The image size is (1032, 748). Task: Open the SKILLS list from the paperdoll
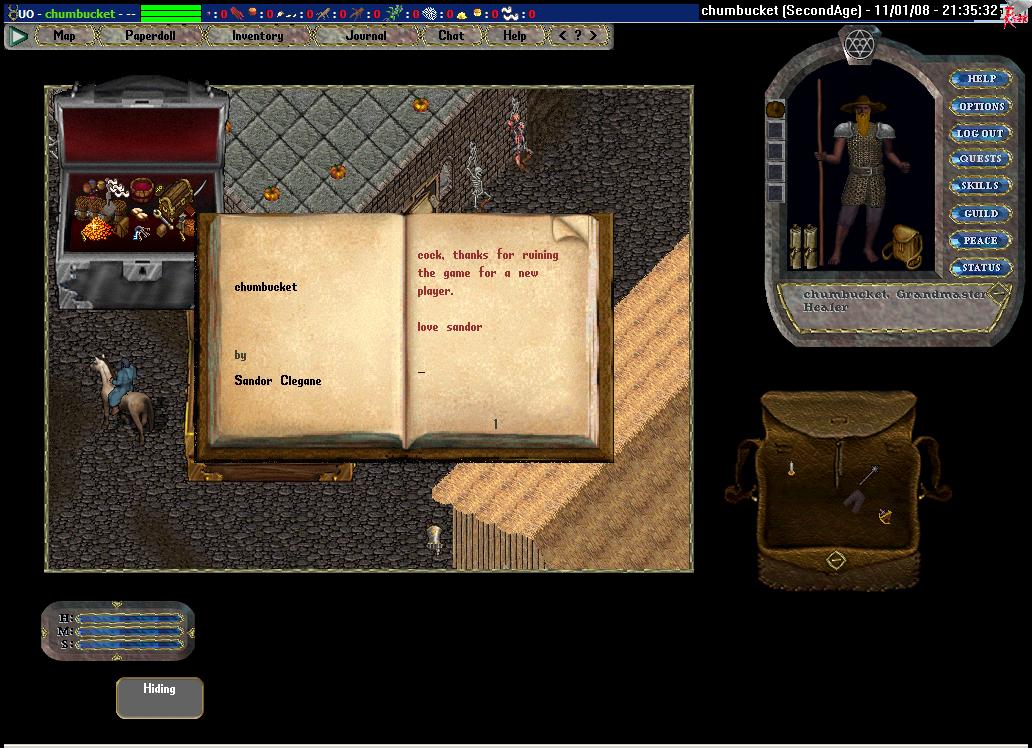(981, 186)
